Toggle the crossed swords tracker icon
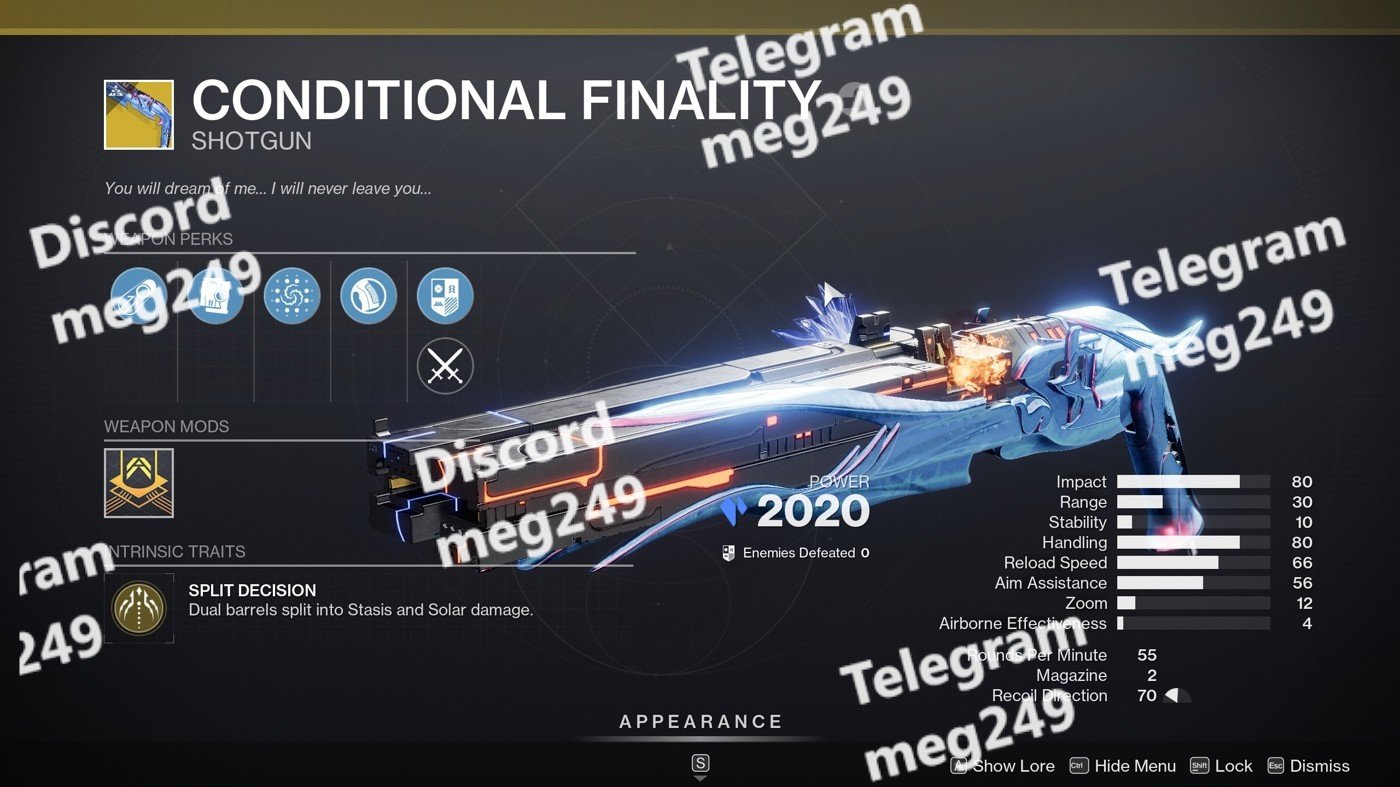Image resolution: width=1400 pixels, height=787 pixels. tap(445, 367)
